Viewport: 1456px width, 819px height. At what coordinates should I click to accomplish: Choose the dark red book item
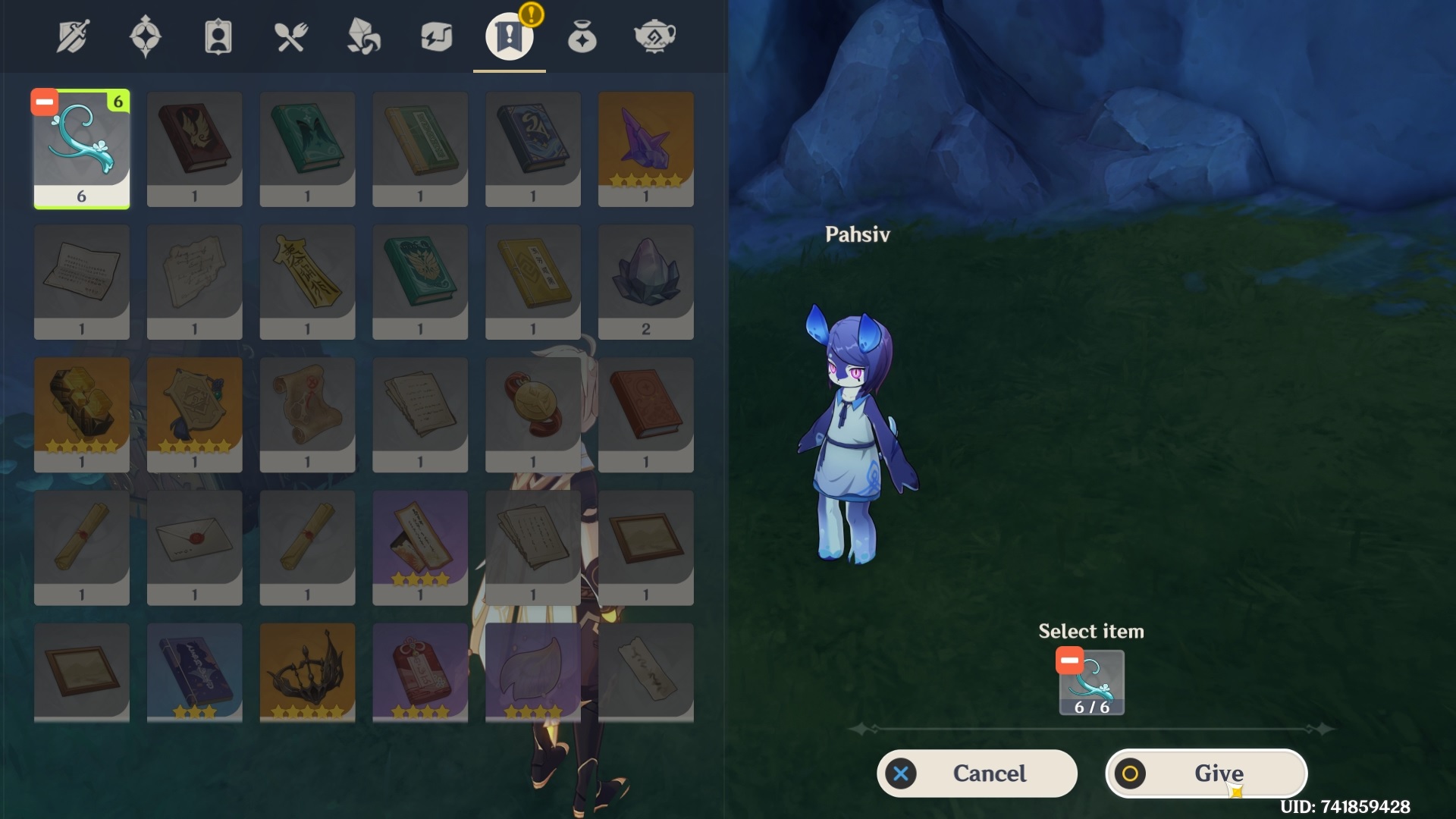click(x=194, y=149)
